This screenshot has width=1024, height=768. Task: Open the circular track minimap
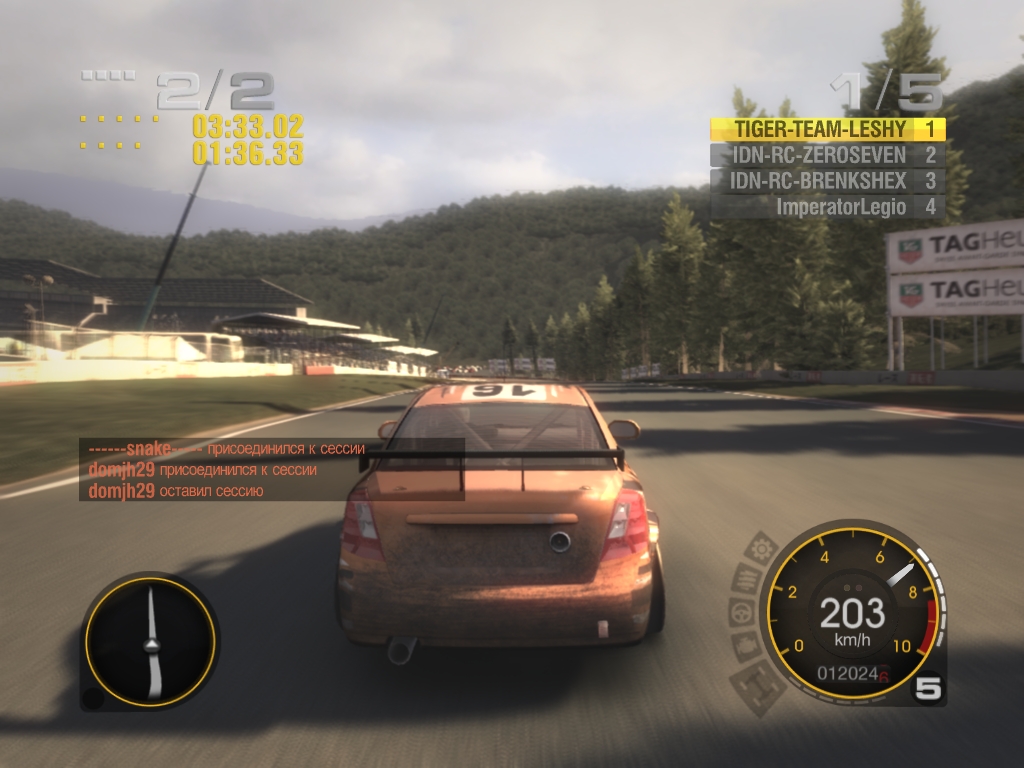(150, 641)
